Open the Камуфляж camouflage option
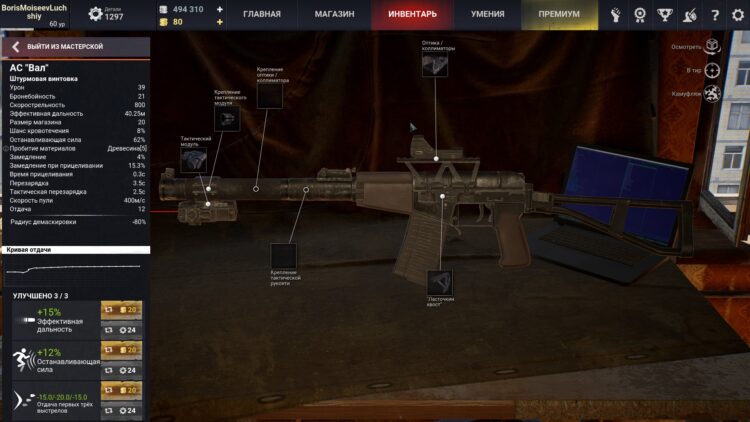This screenshot has height=422, width=750. pos(711,94)
